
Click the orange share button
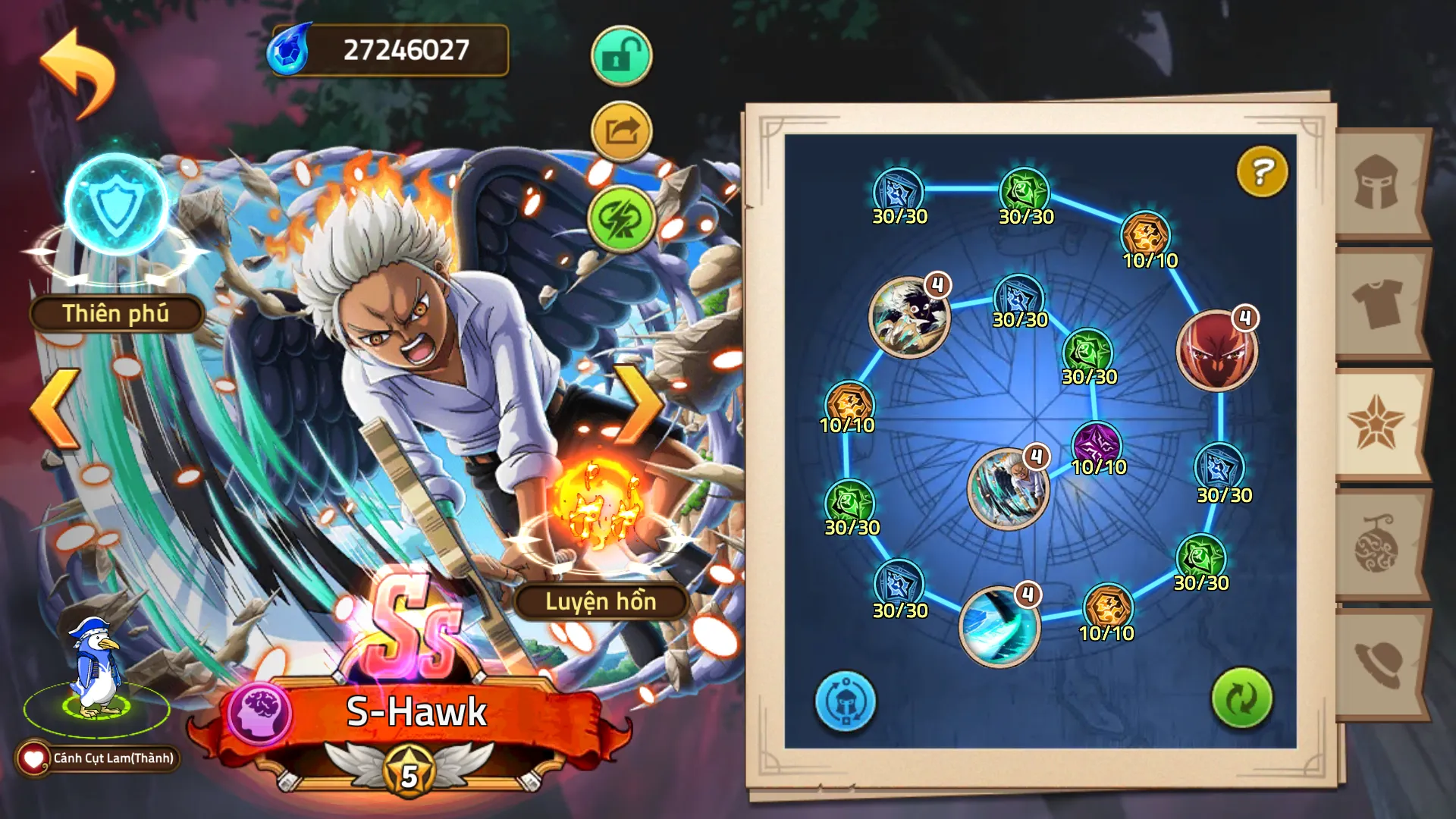pos(621,132)
